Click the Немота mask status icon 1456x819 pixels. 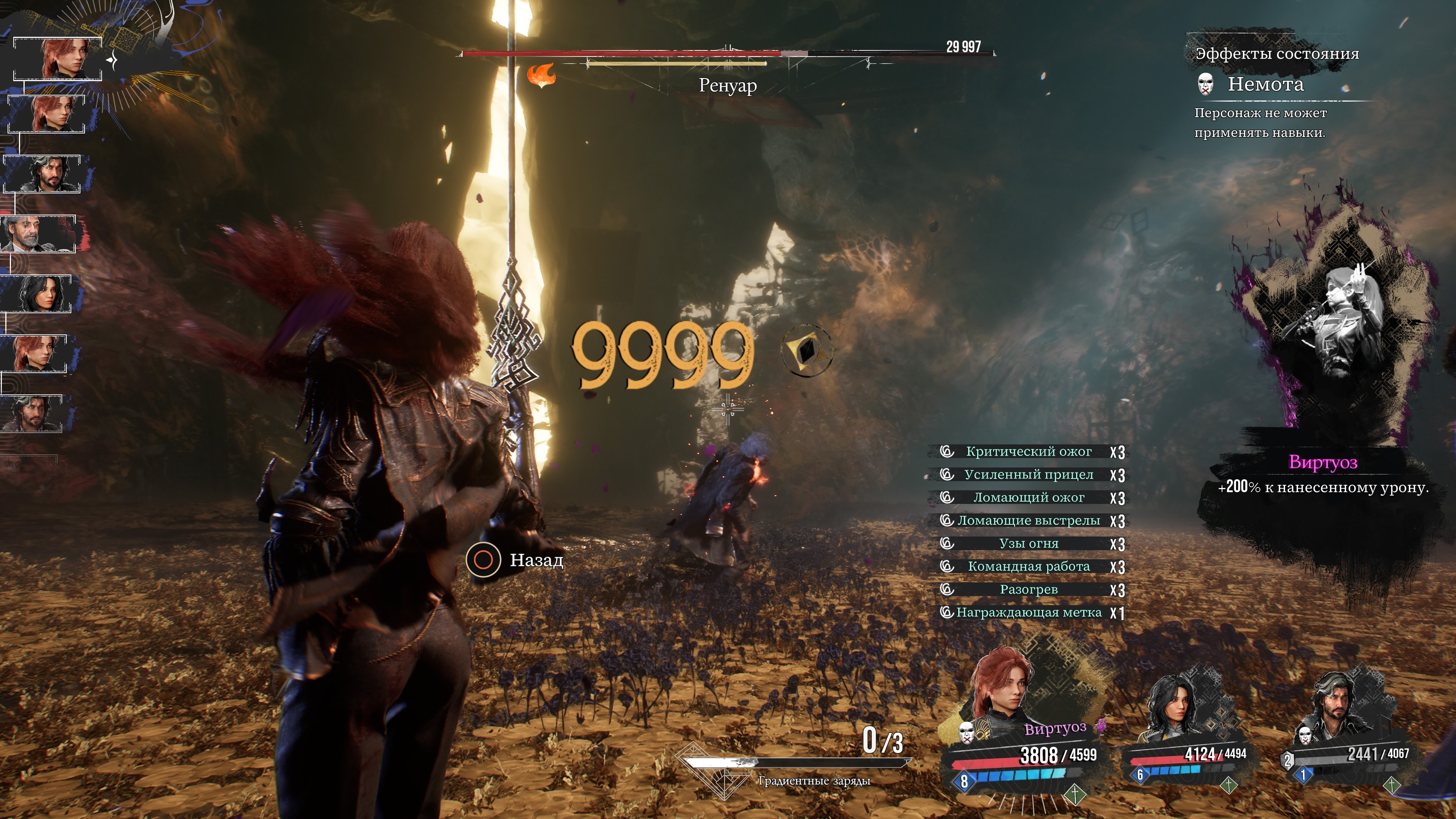[x=1206, y=84]
